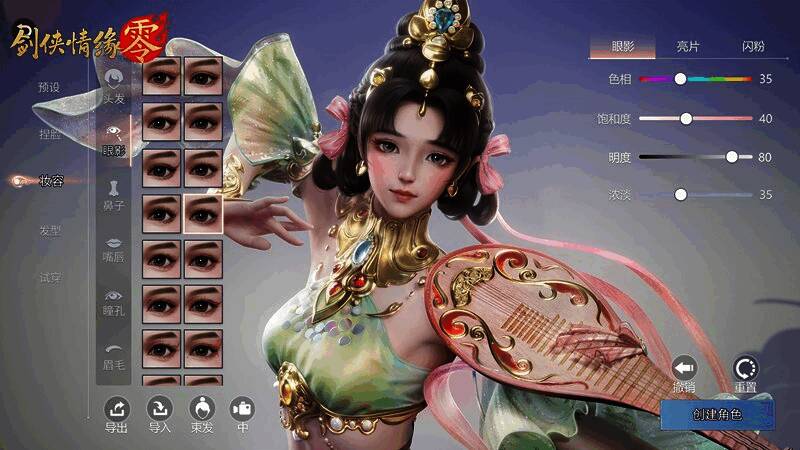Switch to the 亮片 sequin tab
This screenshot has height=450, width=800.
click(x=688, y=46)
